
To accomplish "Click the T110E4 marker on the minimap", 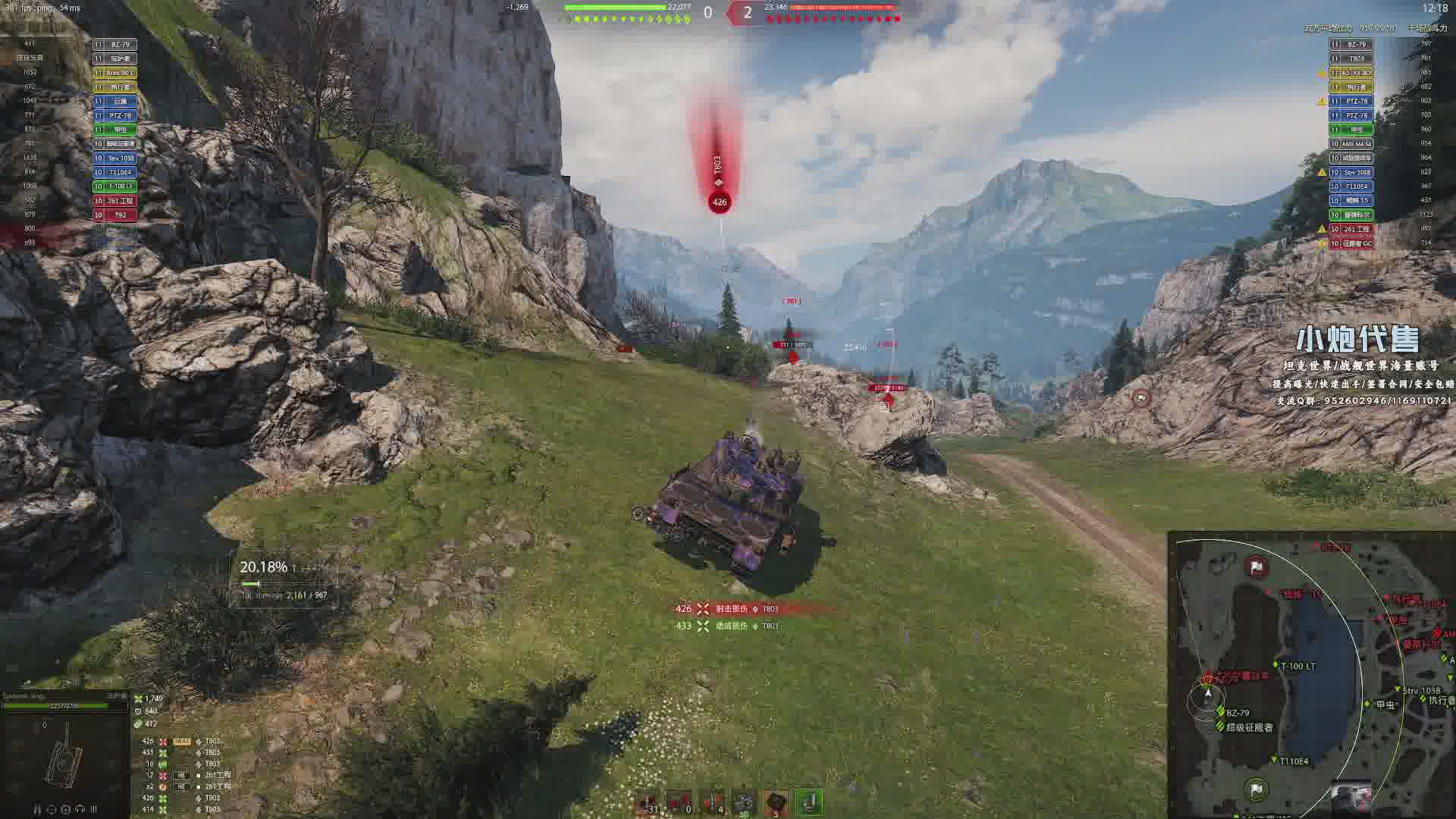I will coord(1275,759).
